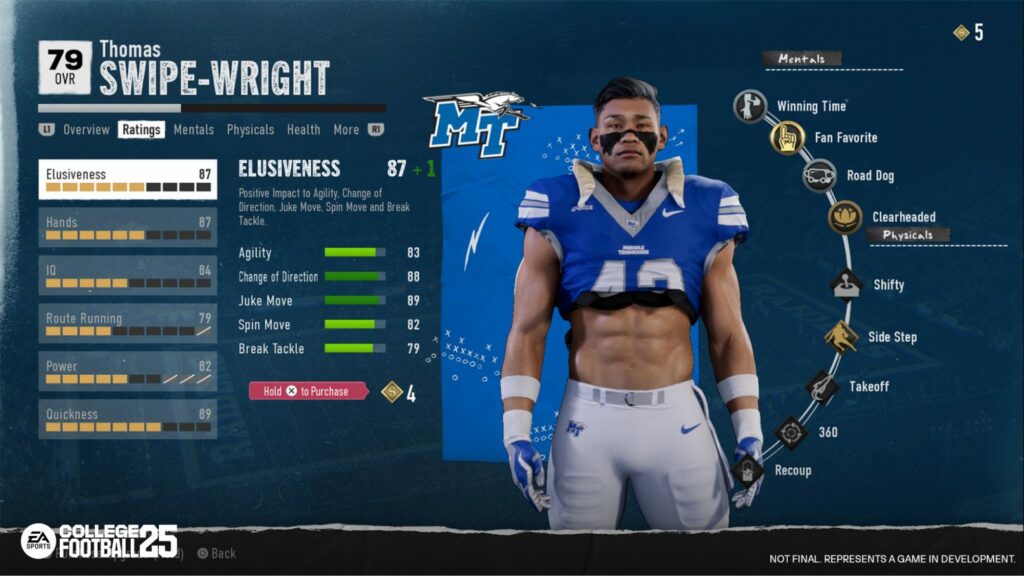
Task: Select the Elusiveness rating row
Action: [128, 179]
